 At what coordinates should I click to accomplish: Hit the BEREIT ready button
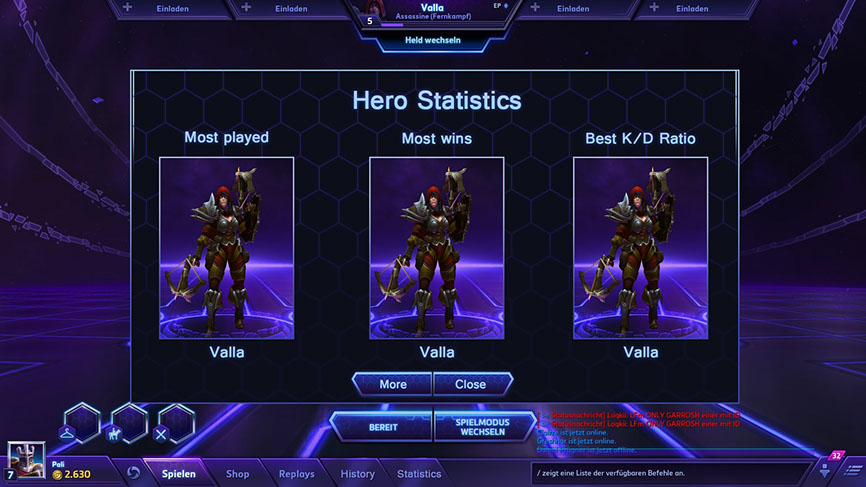(382, 427)
